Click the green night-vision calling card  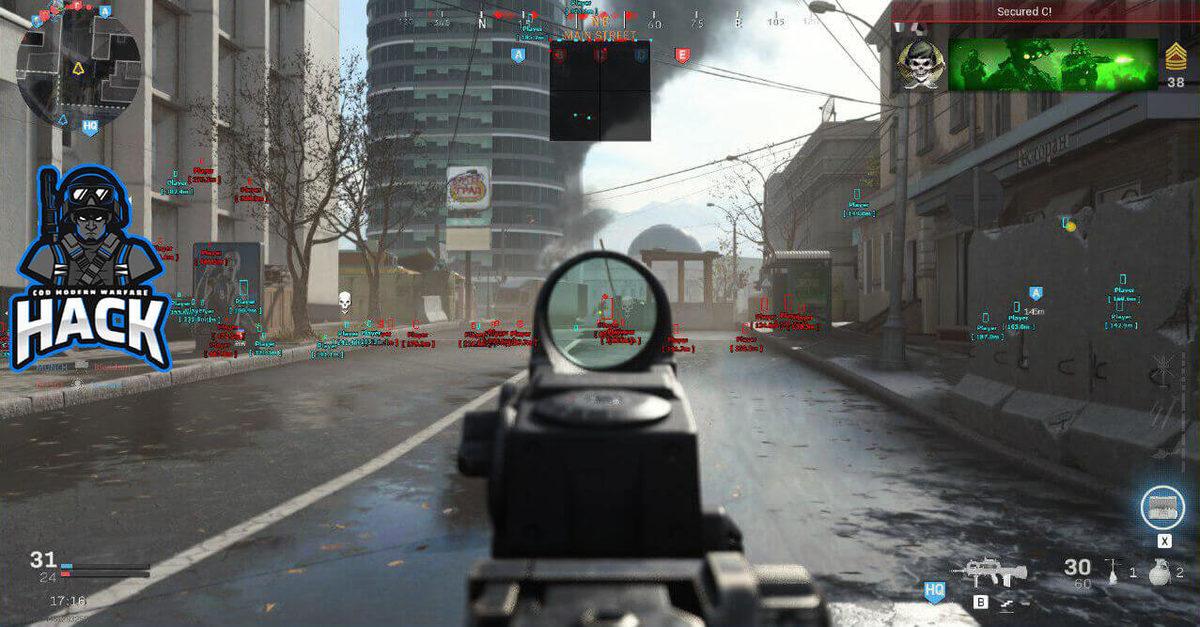click(x=1052, y=65)
